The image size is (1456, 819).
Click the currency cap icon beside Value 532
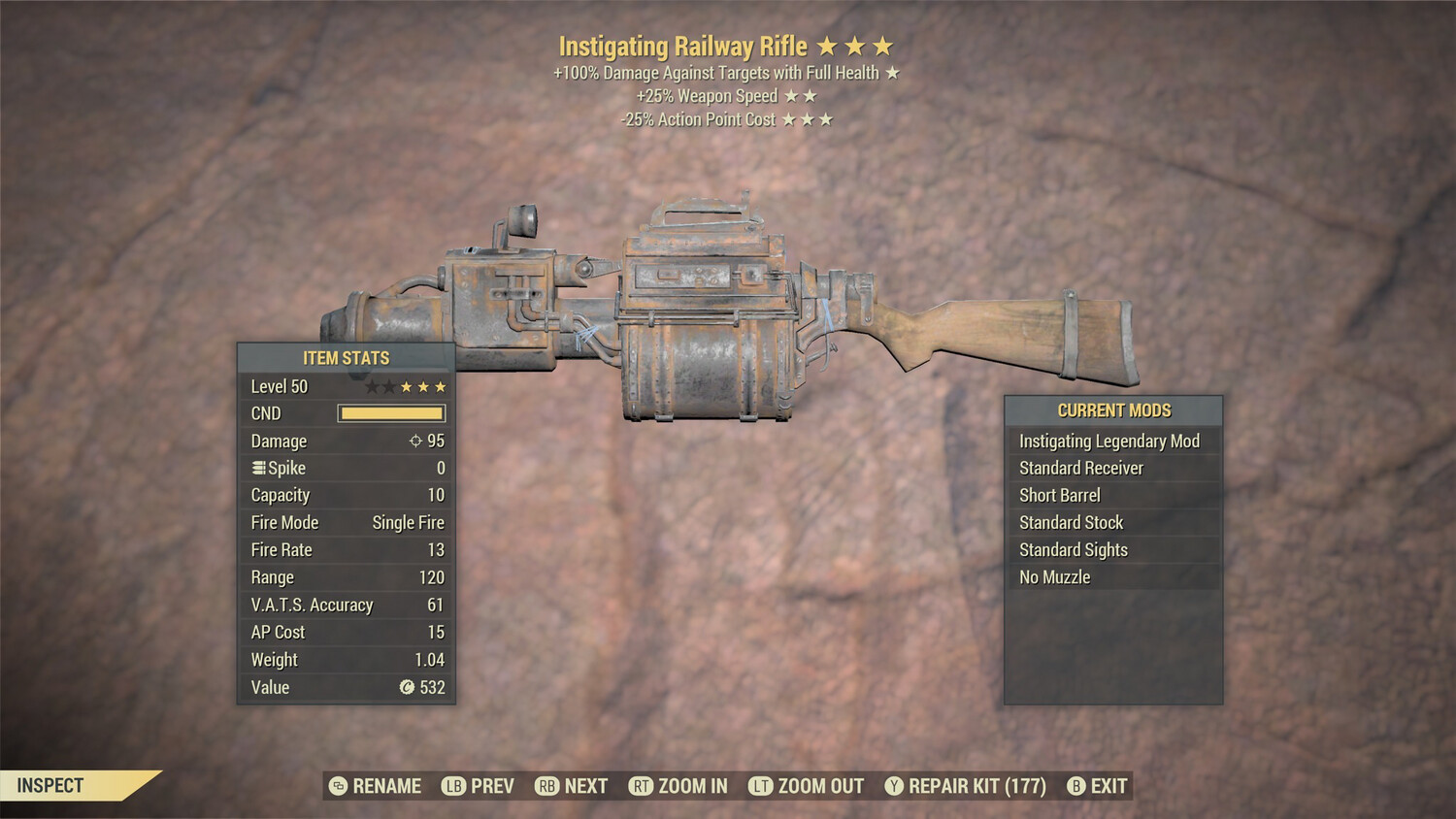pyautogui.click(x=409, y=688)
